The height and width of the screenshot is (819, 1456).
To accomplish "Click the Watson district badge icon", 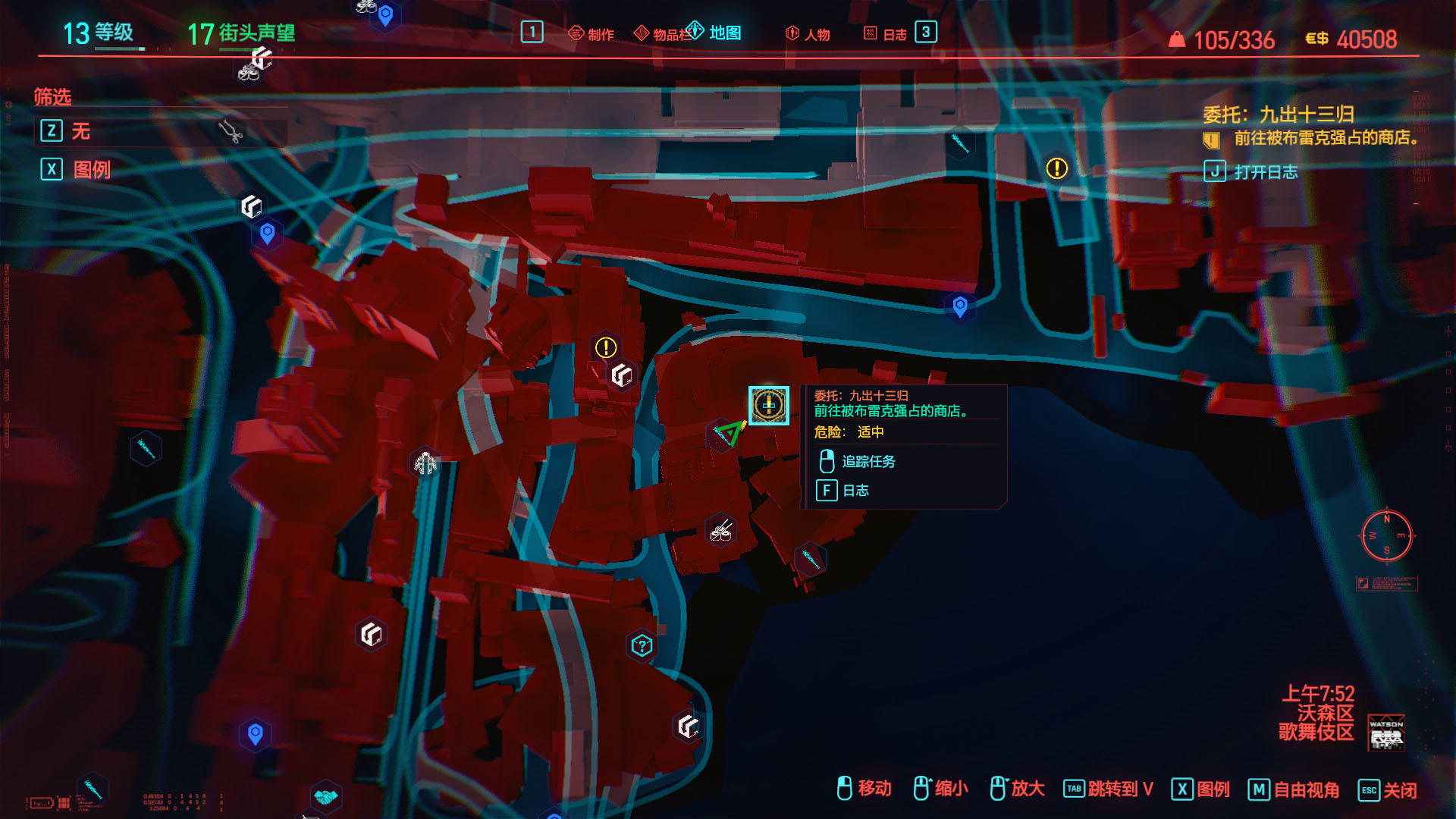I will (x=1385, y=733).
